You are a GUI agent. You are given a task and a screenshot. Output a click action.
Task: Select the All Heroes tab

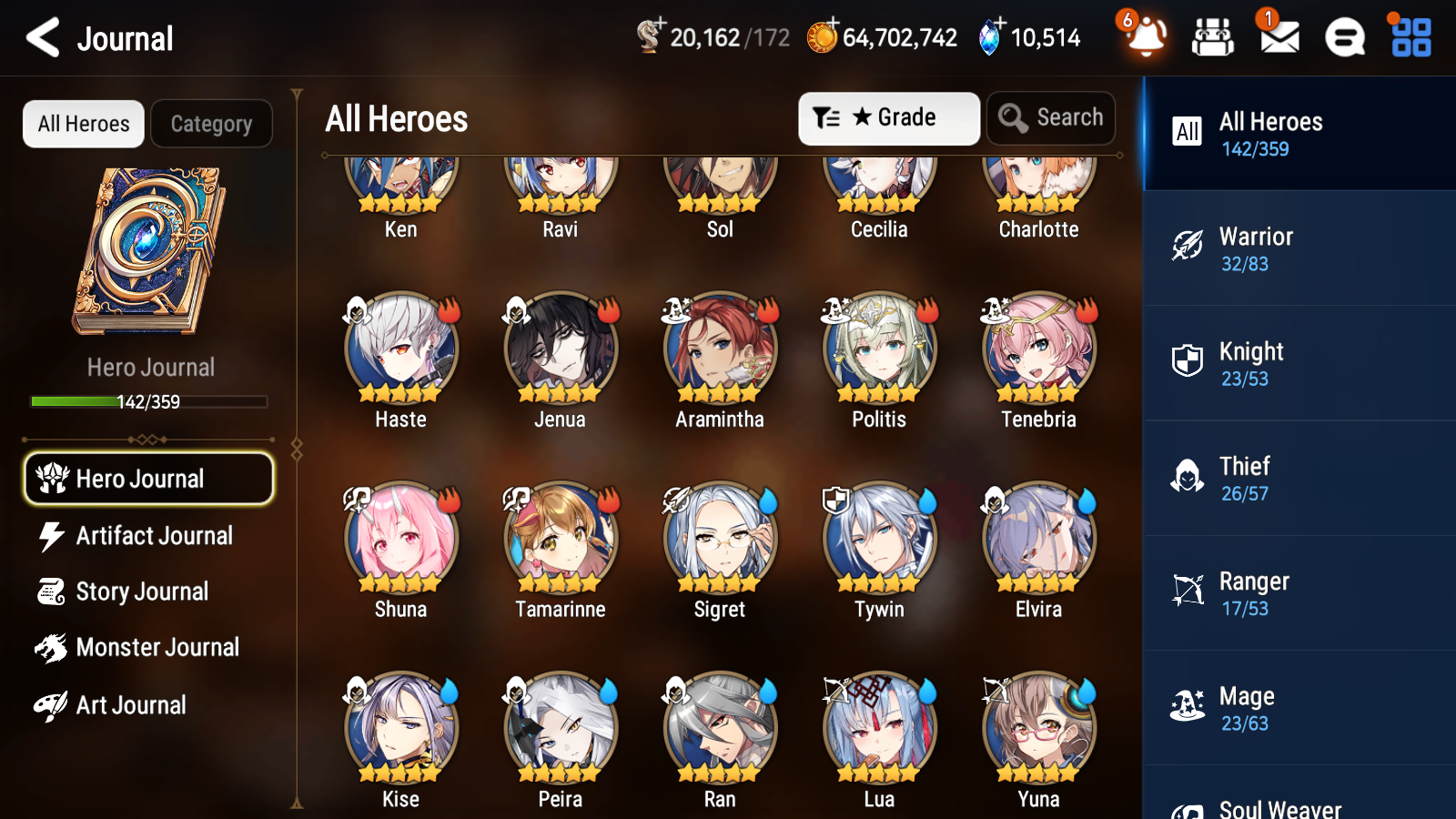tap(83, 123)
